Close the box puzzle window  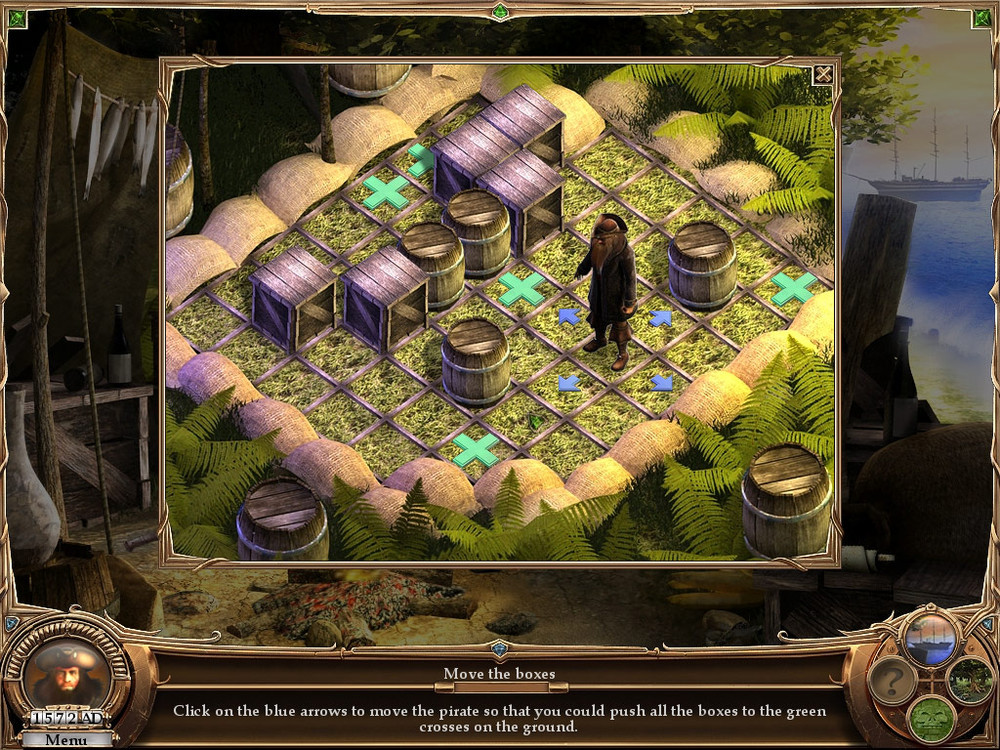(822, 74)
